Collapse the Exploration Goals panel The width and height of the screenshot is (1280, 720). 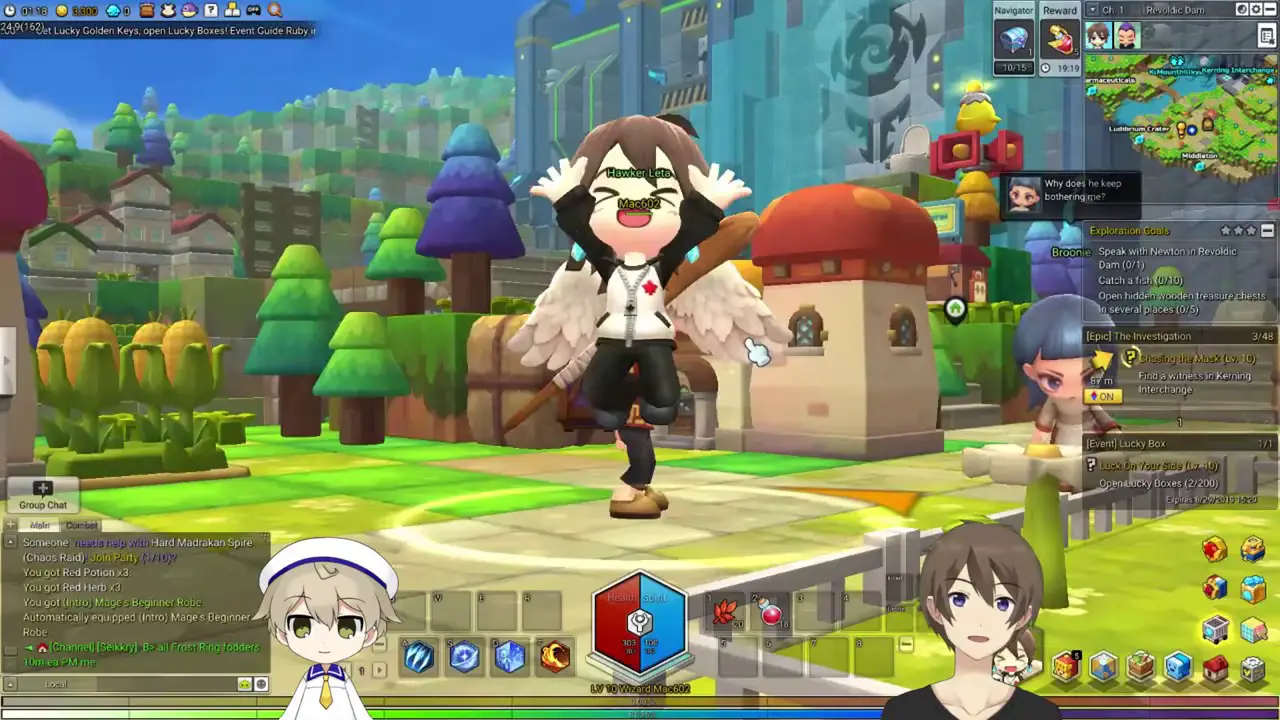click(x=1267, y=231)
